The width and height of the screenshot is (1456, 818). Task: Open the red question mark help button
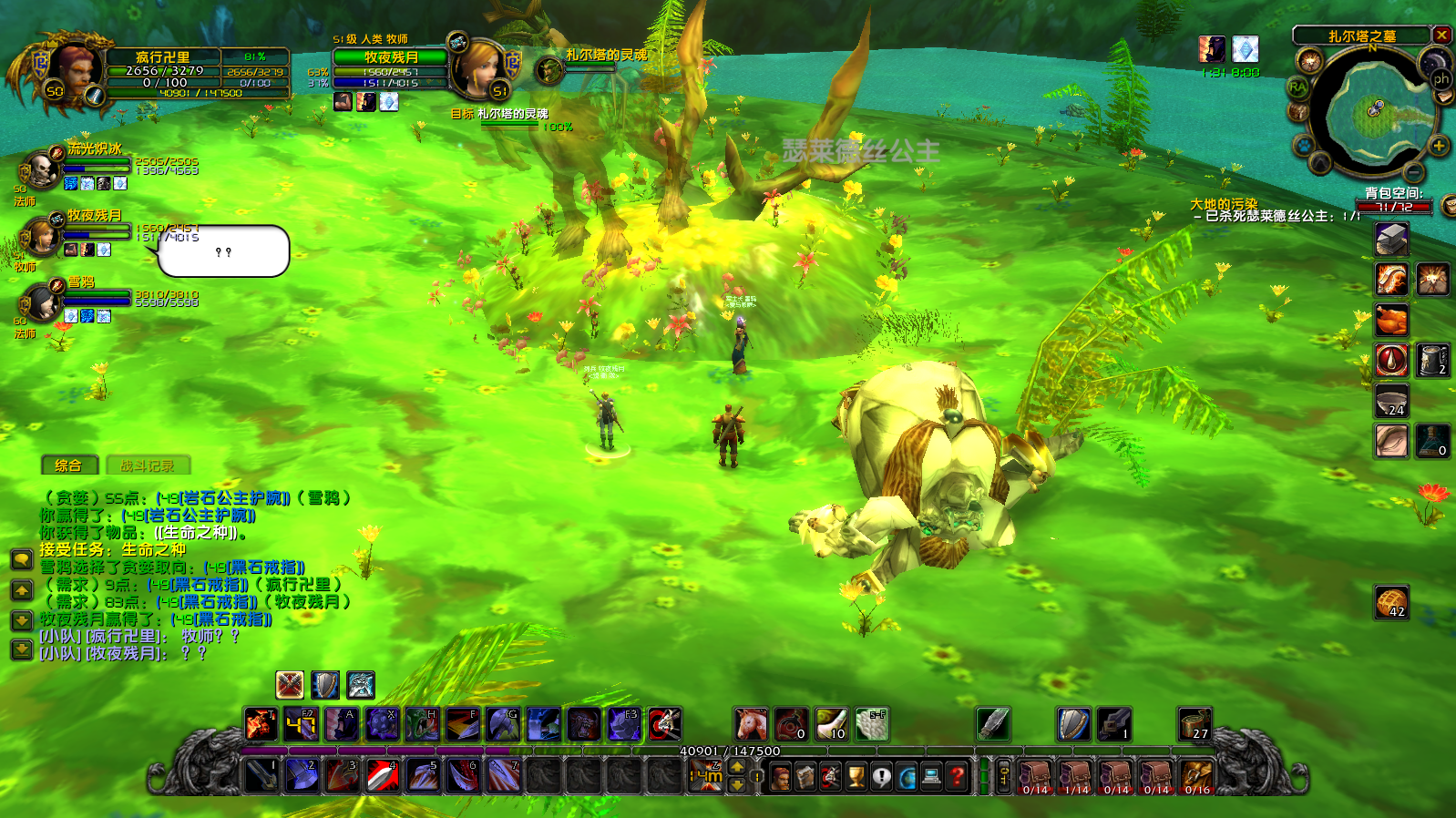956,777
